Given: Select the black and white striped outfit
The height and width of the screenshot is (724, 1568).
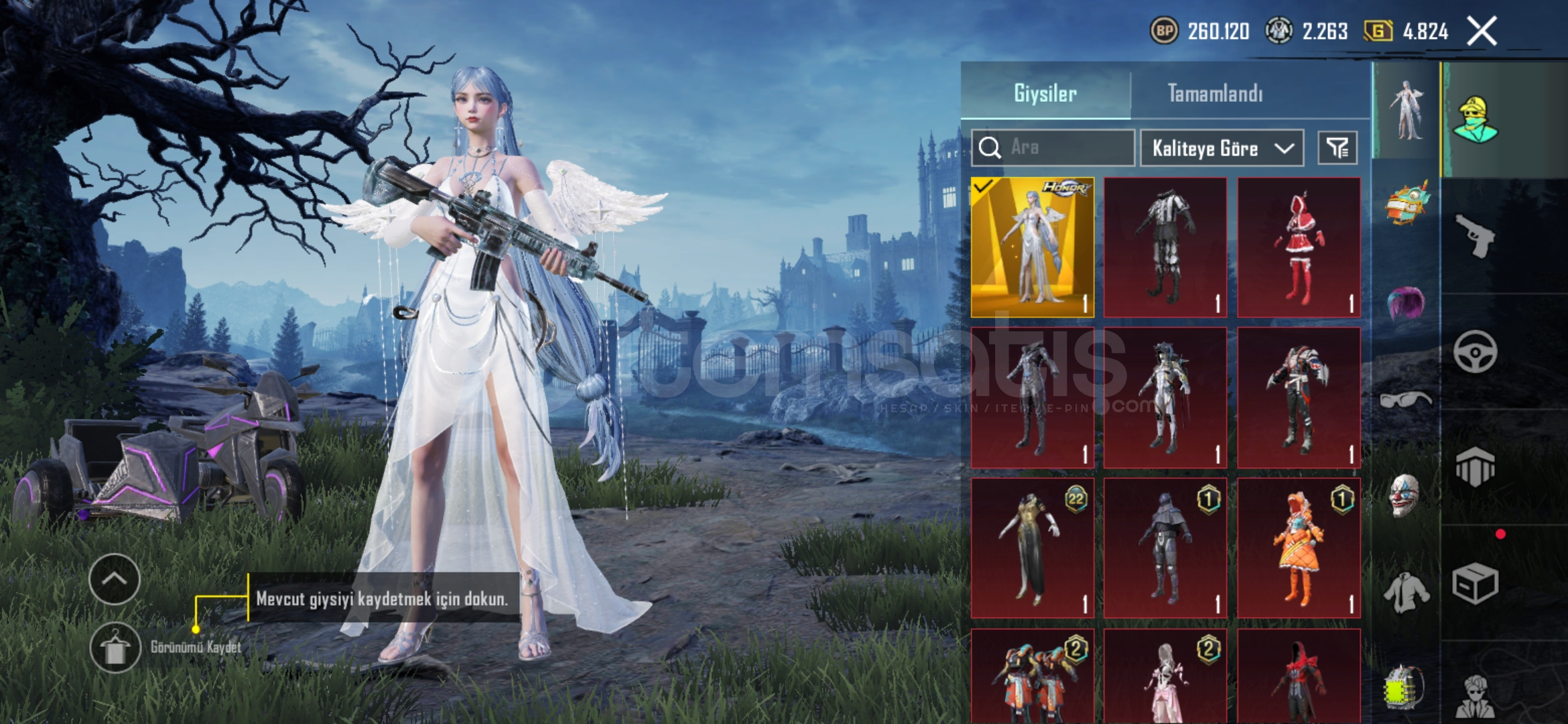Looking at the screenshot, I should (1165, 247).
